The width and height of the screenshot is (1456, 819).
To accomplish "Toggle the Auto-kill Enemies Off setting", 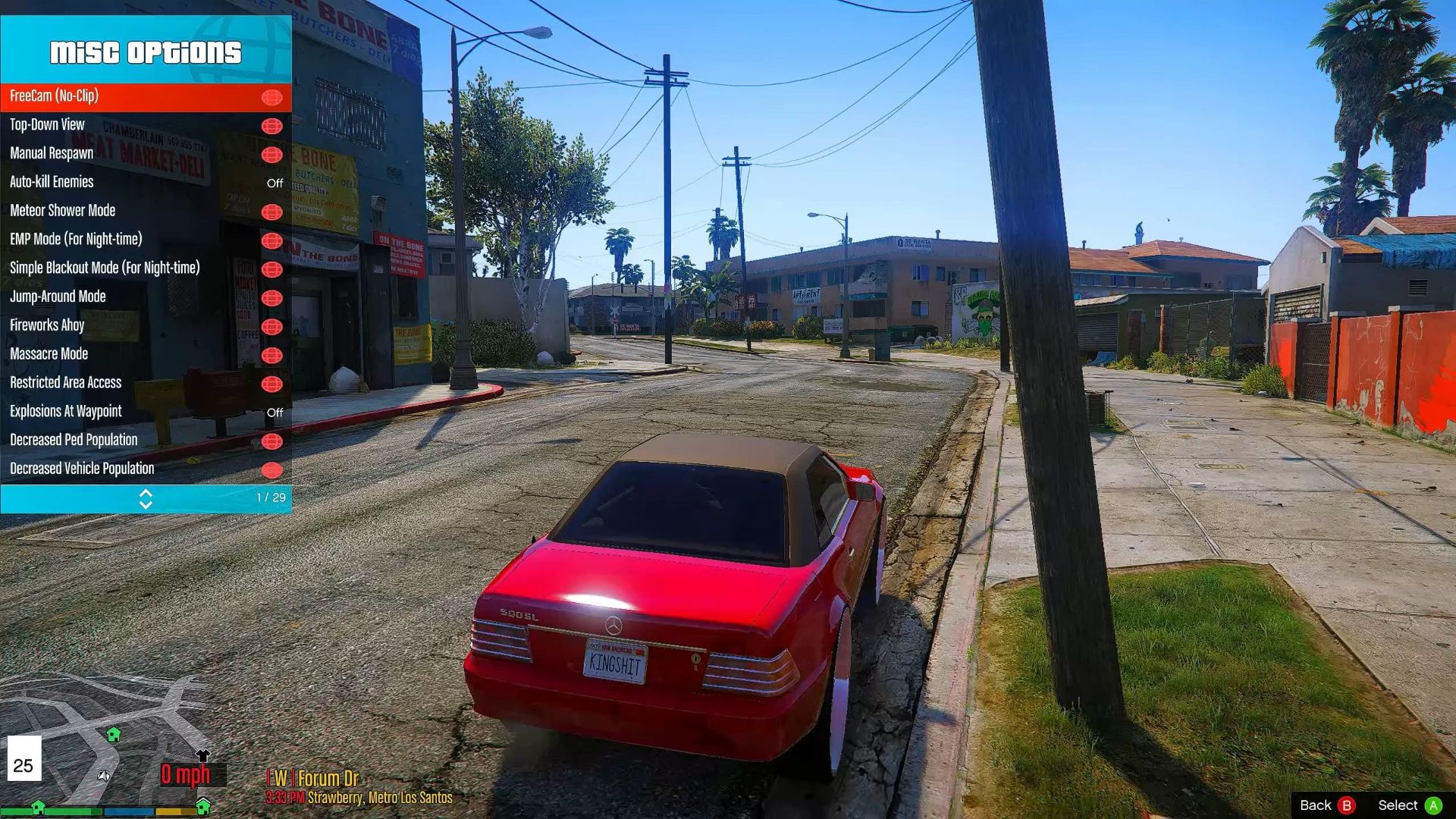I will [275, 183].
